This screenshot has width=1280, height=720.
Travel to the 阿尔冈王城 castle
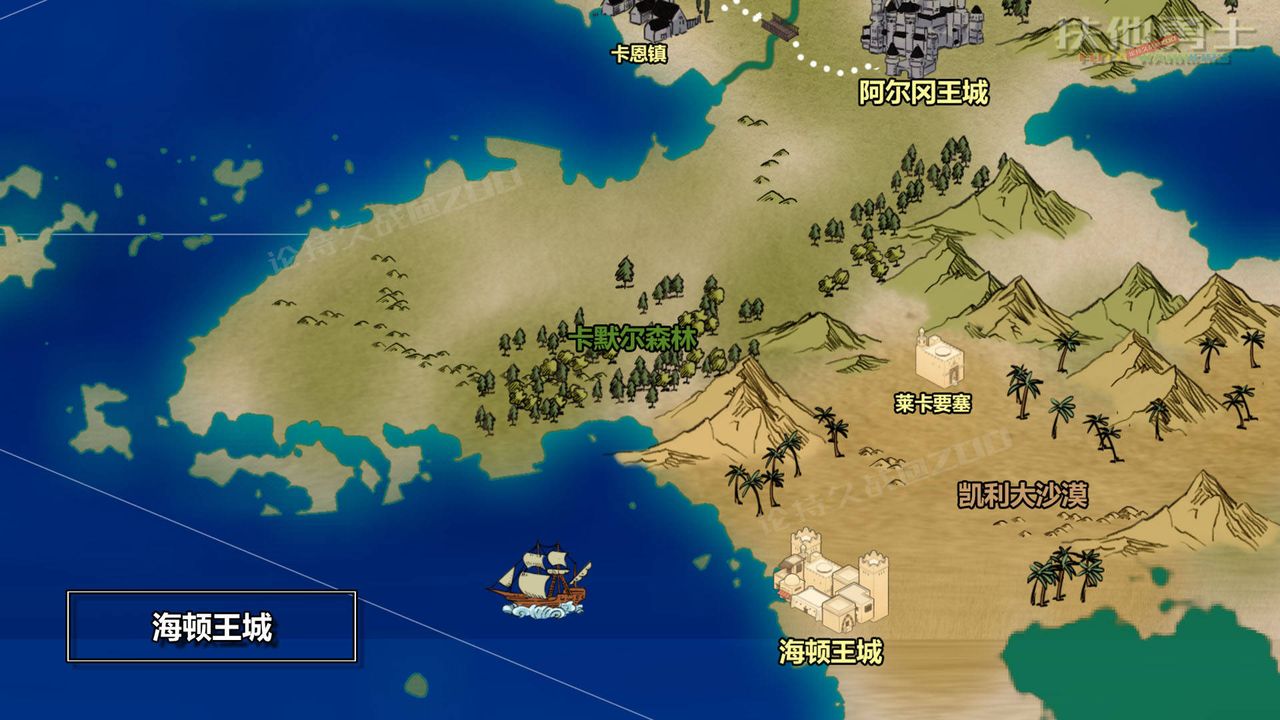[x=918, y=35]
